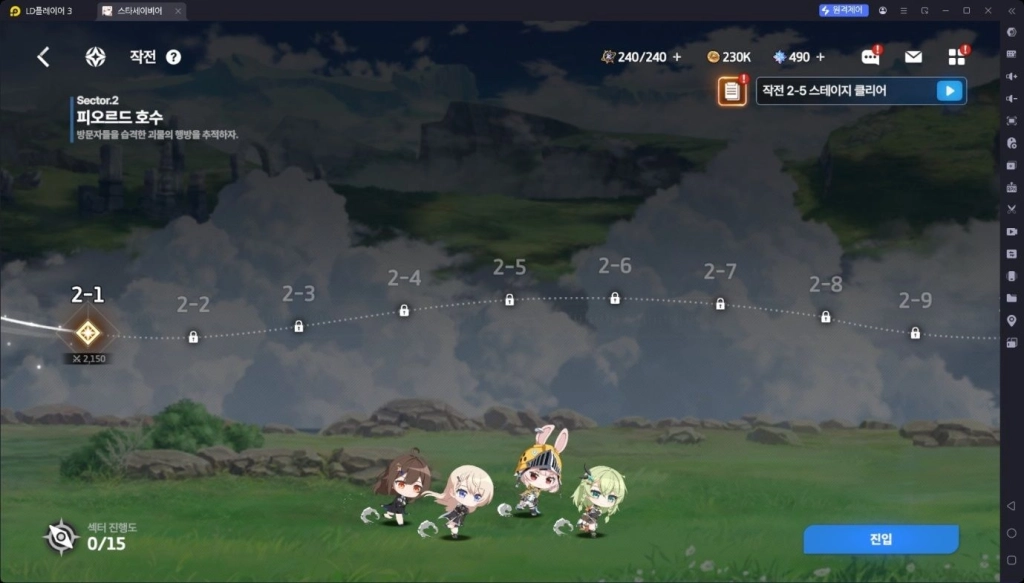1024x583 pixels.
Task: Select stage 2-1 node
Action: (88, 332)
